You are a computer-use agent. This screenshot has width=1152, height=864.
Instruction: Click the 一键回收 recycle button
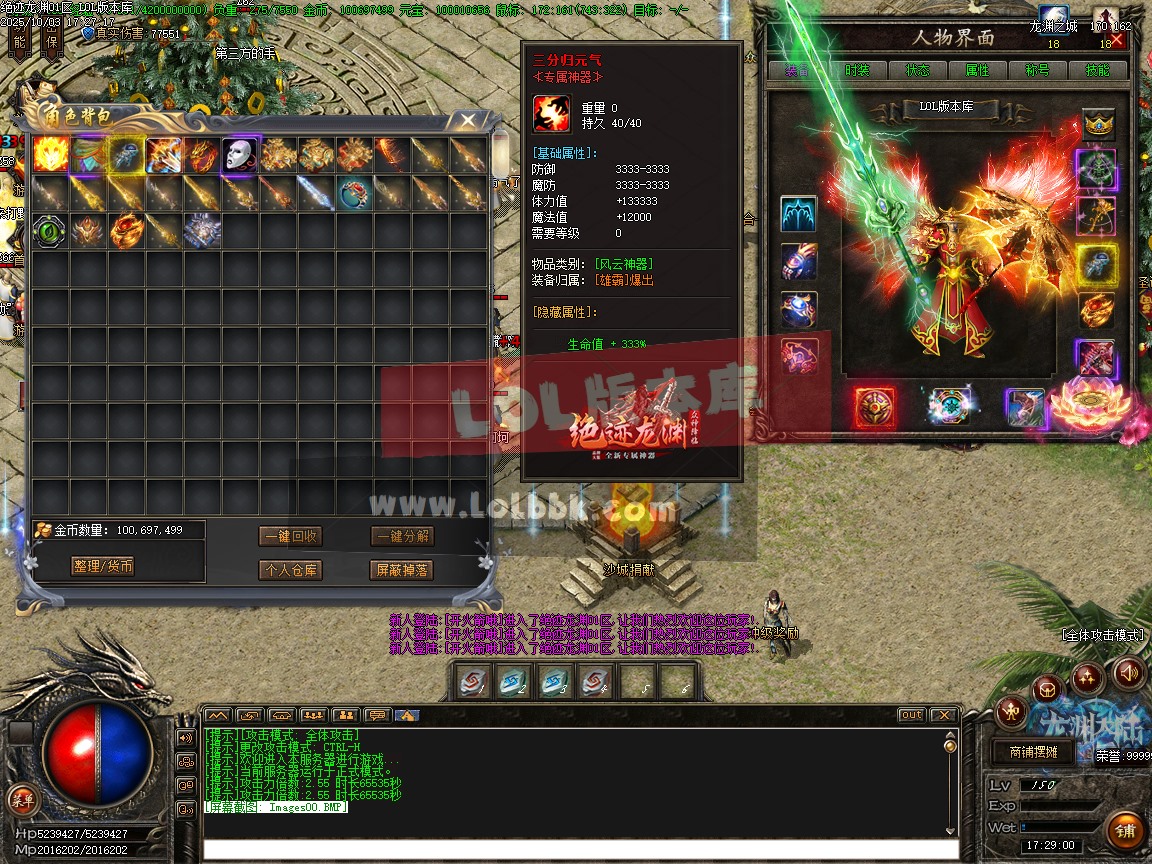coord(291,536)
